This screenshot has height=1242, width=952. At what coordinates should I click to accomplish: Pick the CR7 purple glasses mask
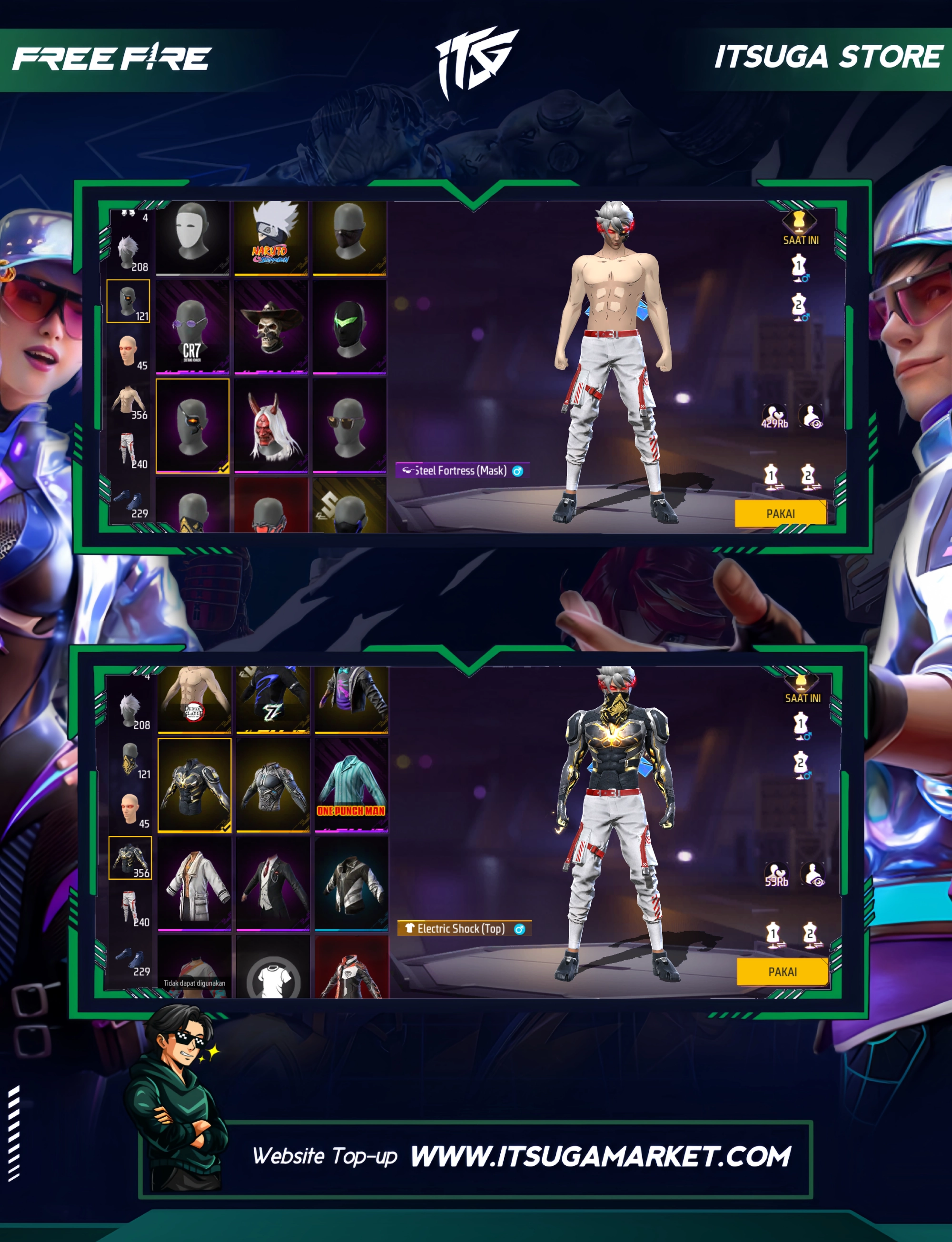pos(192,327)
